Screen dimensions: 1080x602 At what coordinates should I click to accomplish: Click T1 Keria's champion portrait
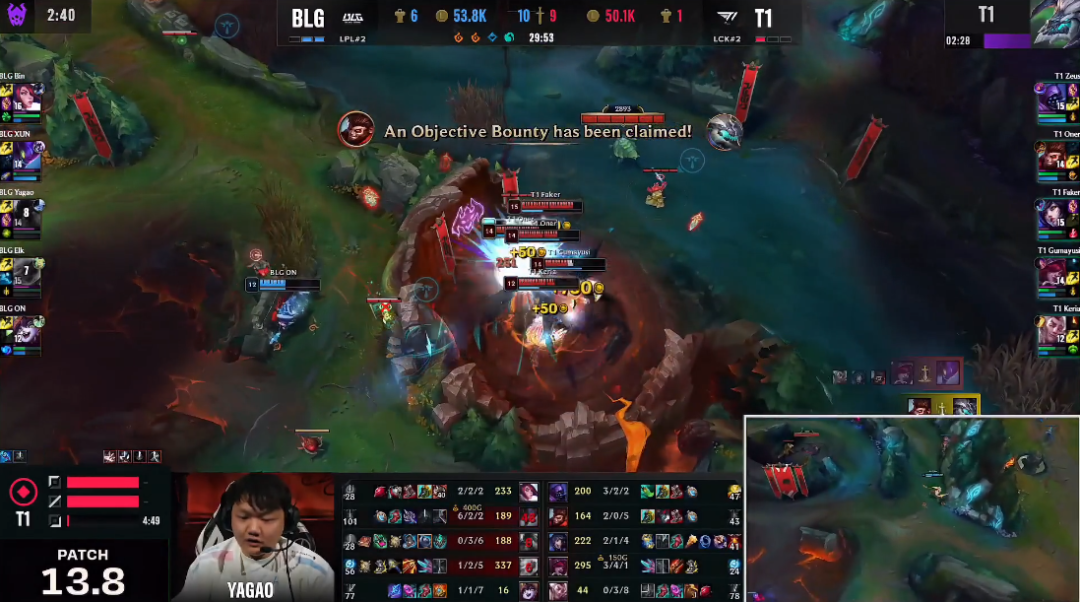[1054, 330]
